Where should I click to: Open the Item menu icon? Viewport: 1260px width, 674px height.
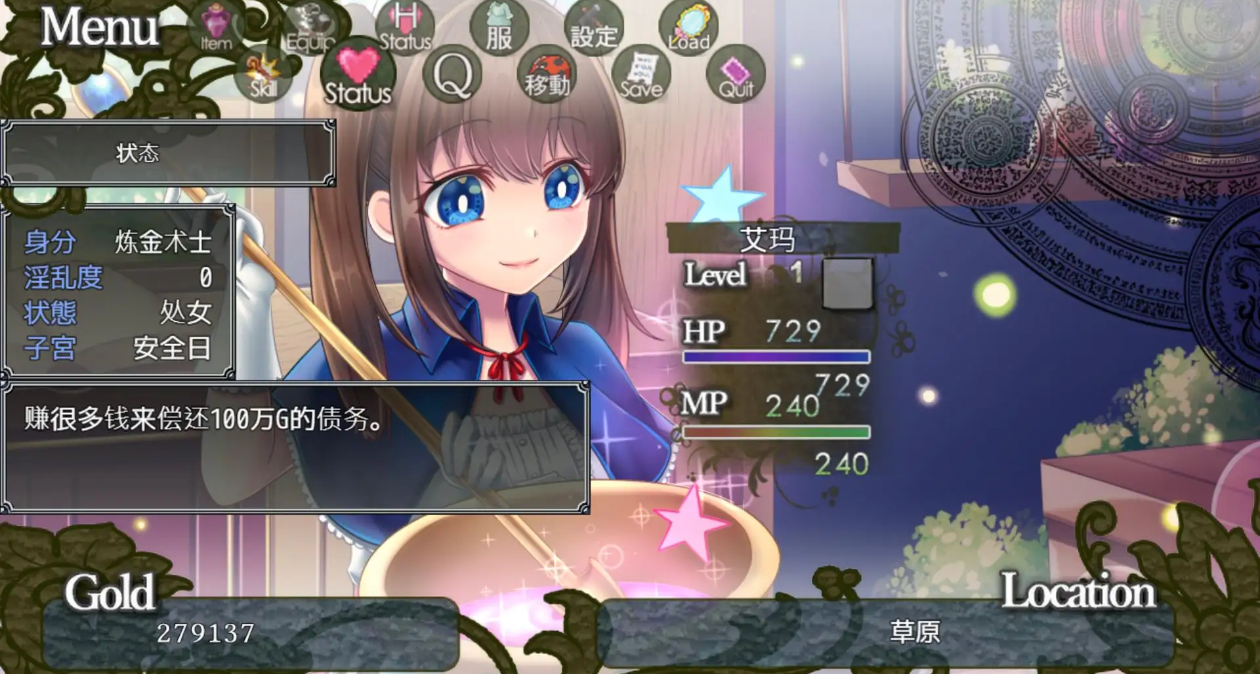click(216, 27)
